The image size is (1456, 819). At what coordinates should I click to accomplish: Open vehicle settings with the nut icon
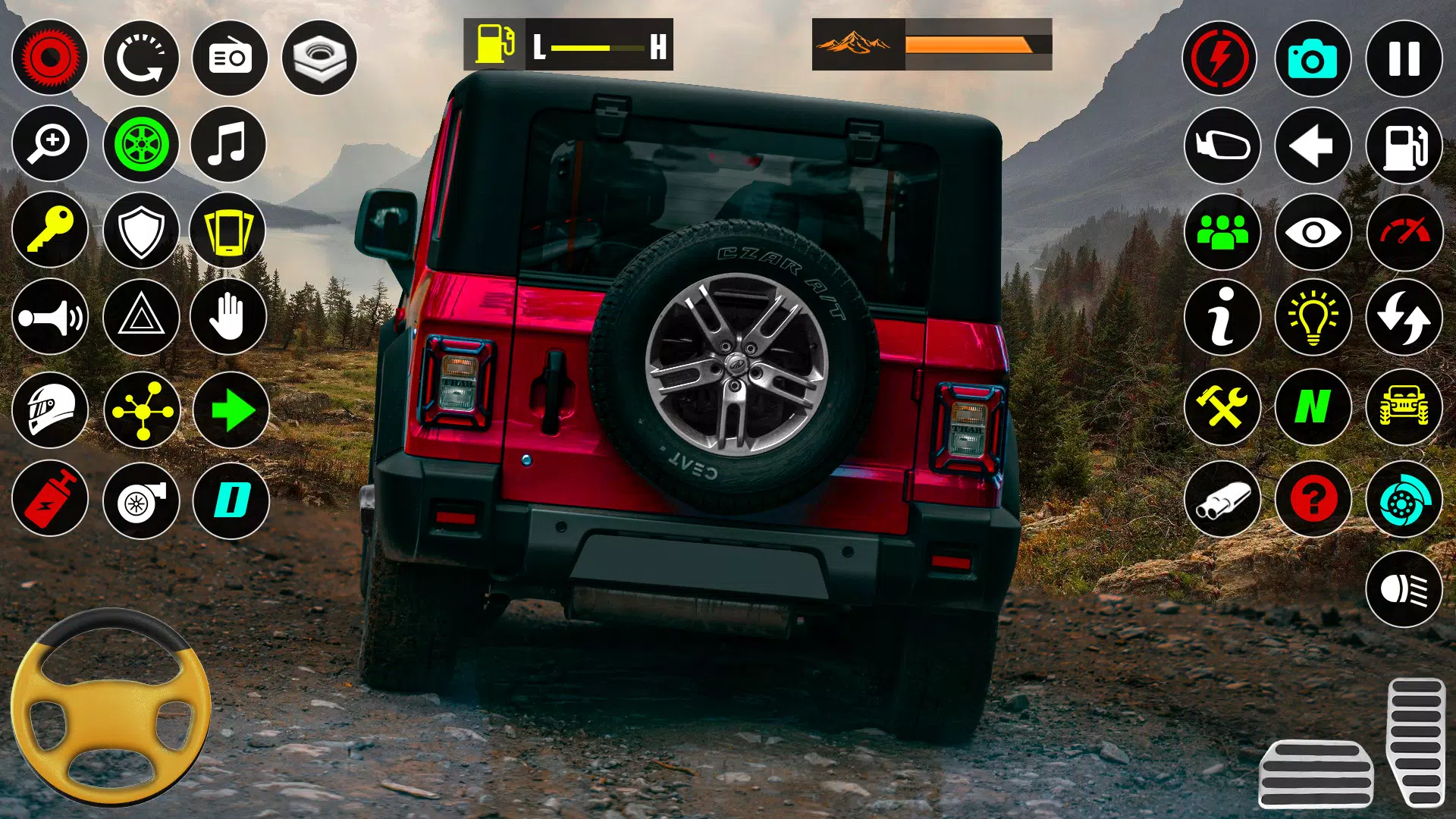[318, 58]
